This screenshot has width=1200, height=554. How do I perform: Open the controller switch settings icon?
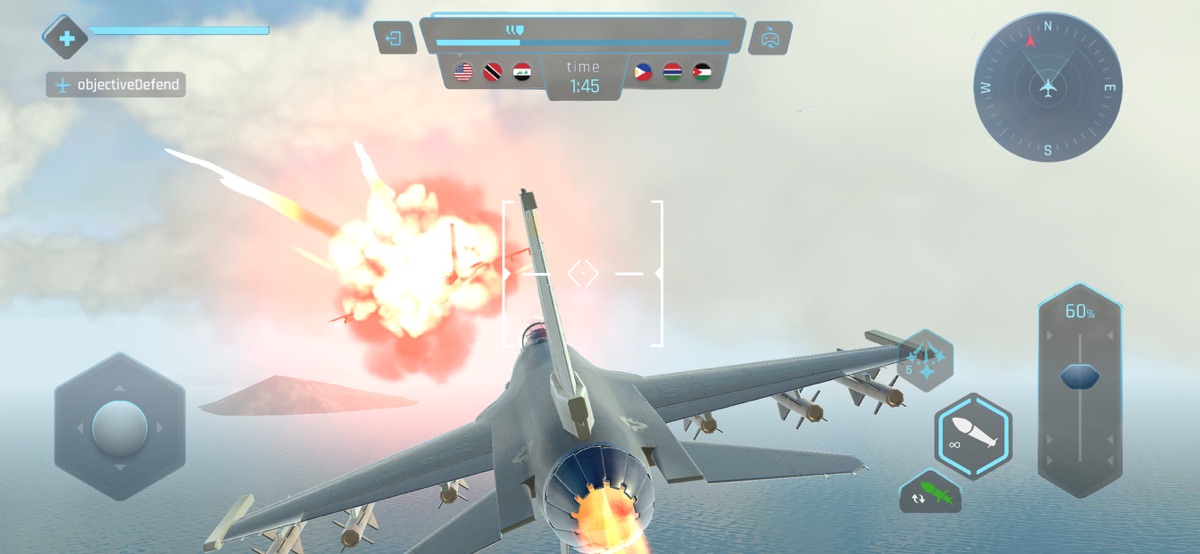(x=770, y=39)
